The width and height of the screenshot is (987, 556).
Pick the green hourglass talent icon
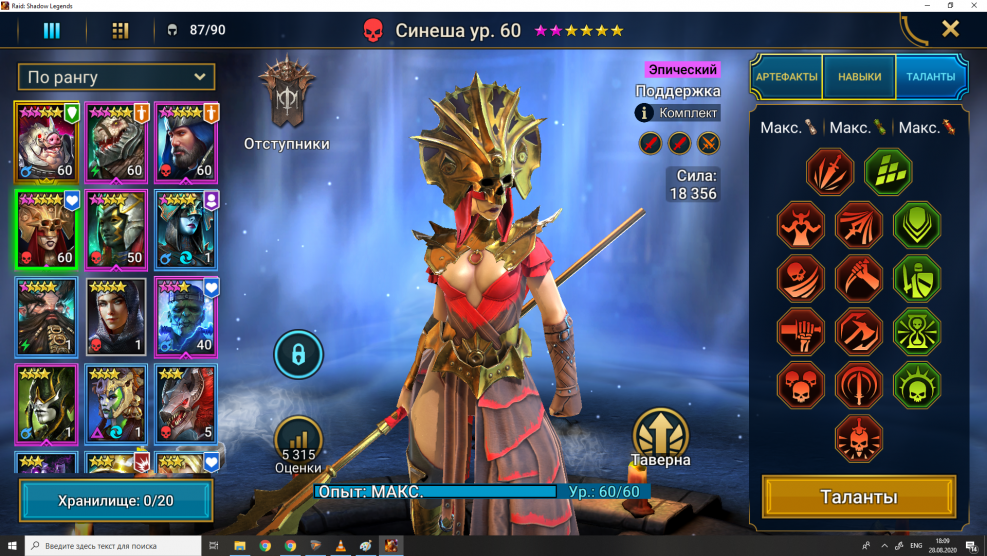point(916,332)
